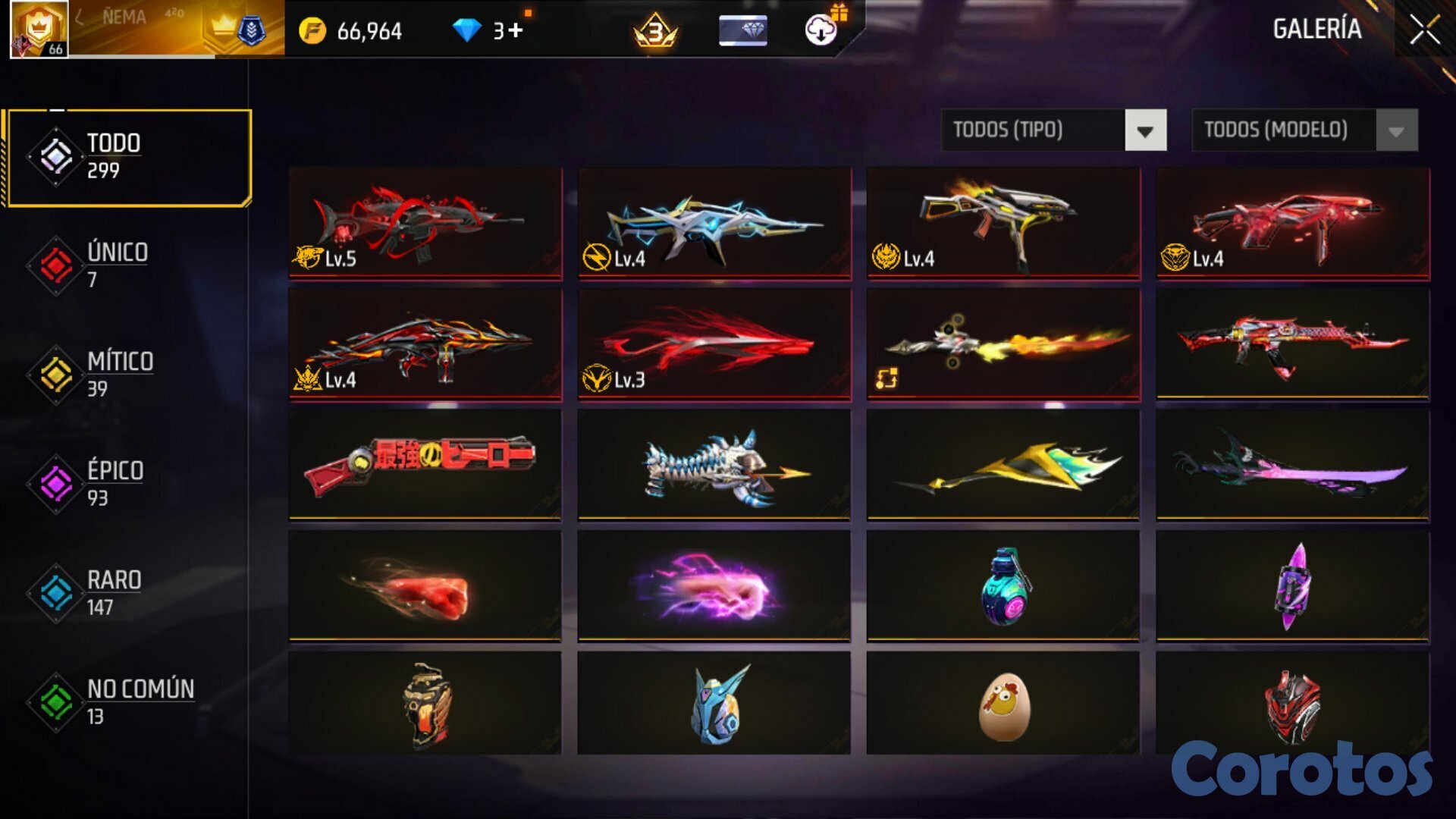
Task: Choose the blue and gold Lv.4 rifle skin
Action: coord(714,223)
